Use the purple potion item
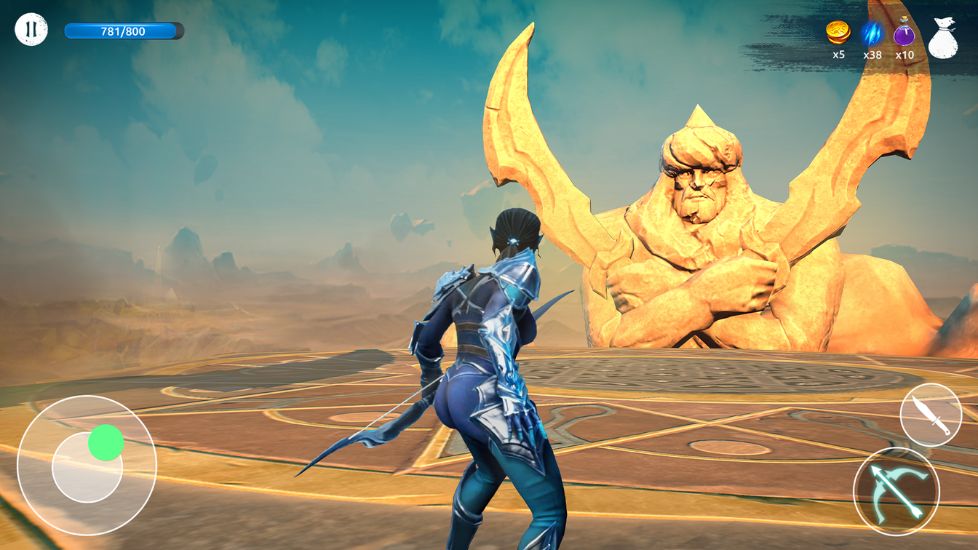 click(905, 33)
